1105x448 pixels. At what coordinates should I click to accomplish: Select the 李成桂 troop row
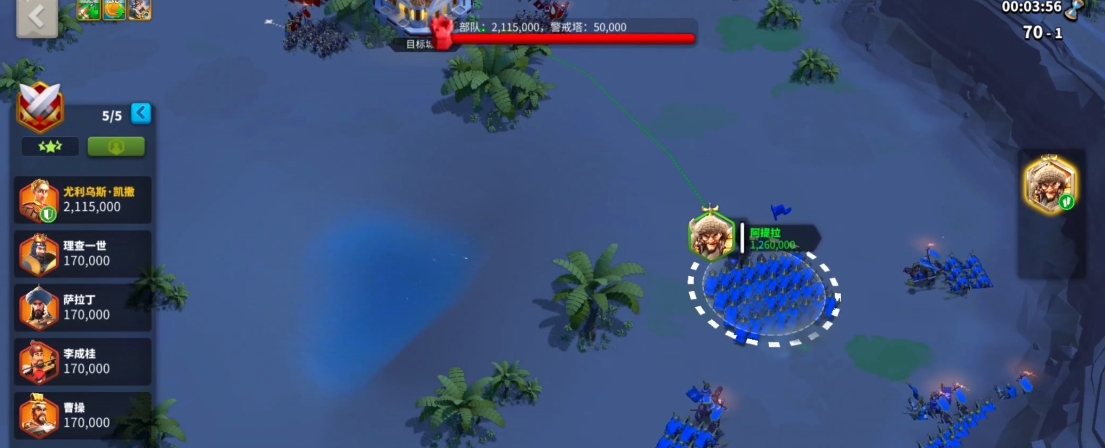[x=85, y=362]
